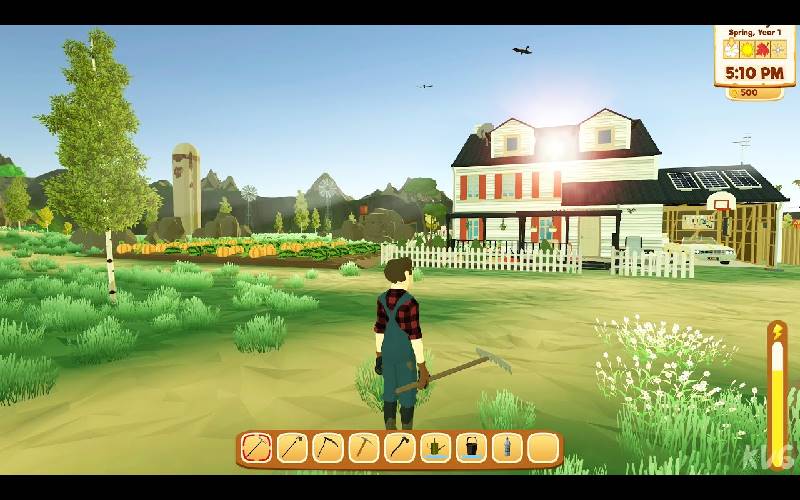Select the pickaxe hotbar slot
Image resolution: width=800 pixels, height=500 pixels.
(x=364, y=447)
